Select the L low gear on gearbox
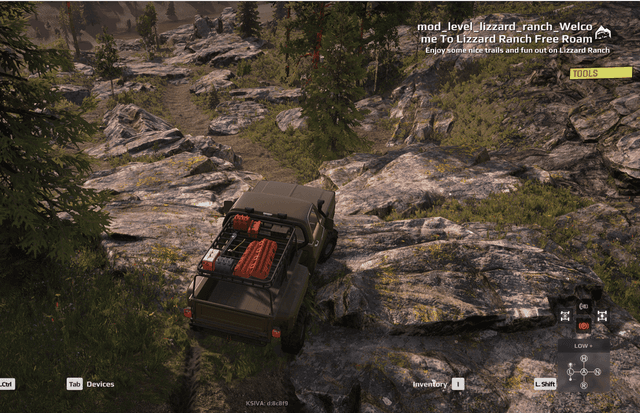 coord(570,371)
